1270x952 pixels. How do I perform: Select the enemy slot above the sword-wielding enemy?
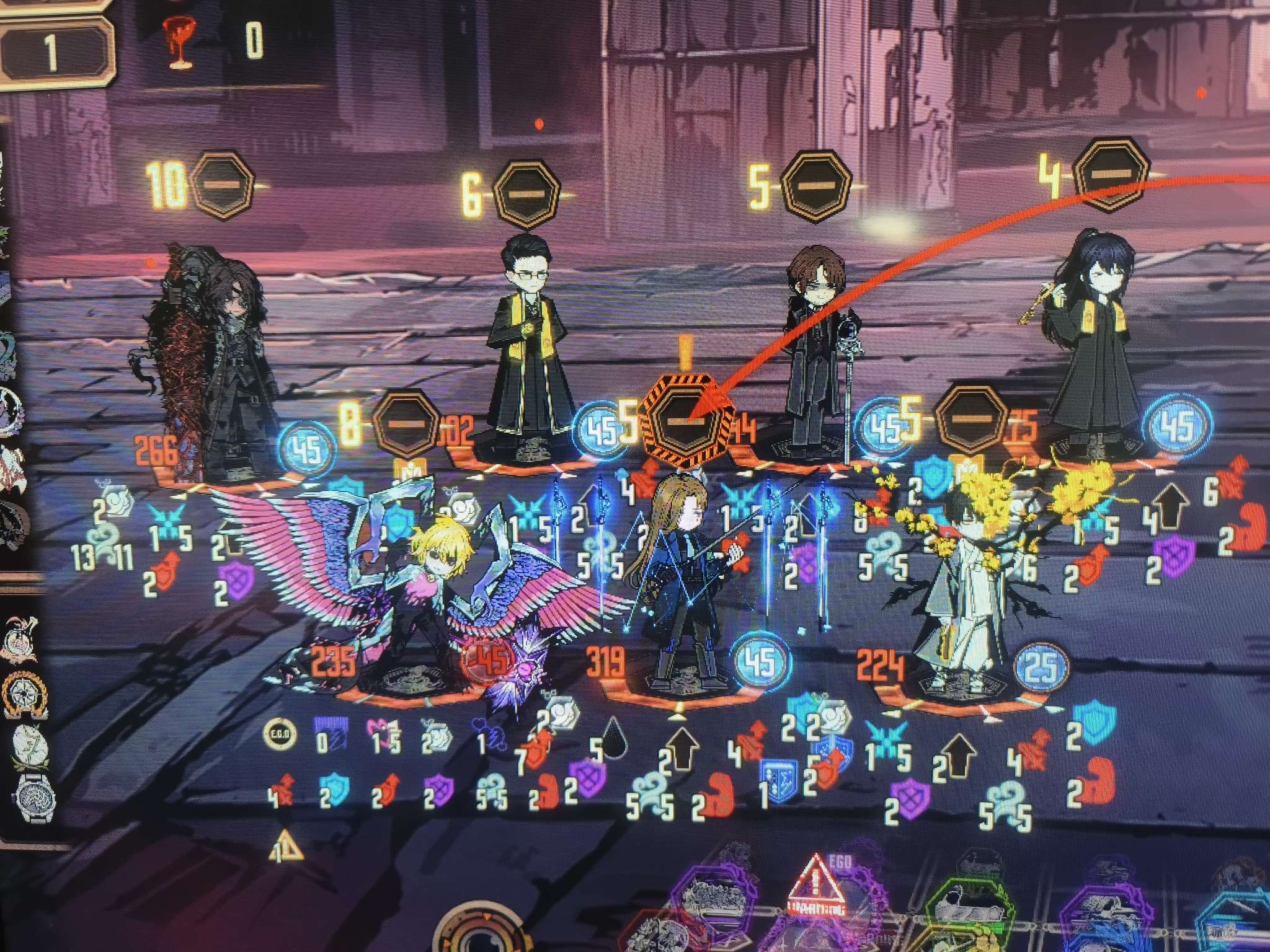coord(815,185)
